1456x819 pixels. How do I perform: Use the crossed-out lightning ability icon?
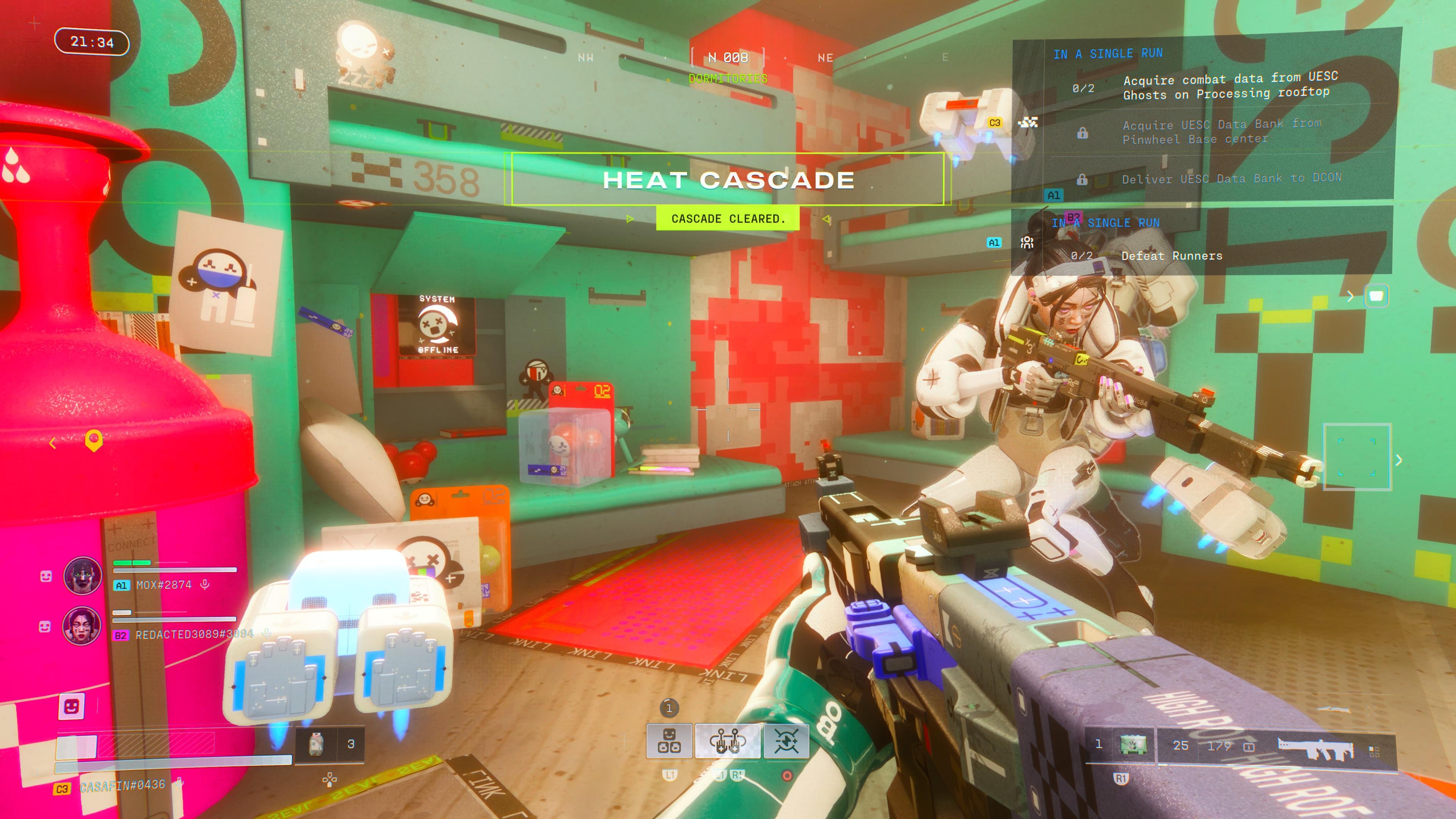(786, 741)
